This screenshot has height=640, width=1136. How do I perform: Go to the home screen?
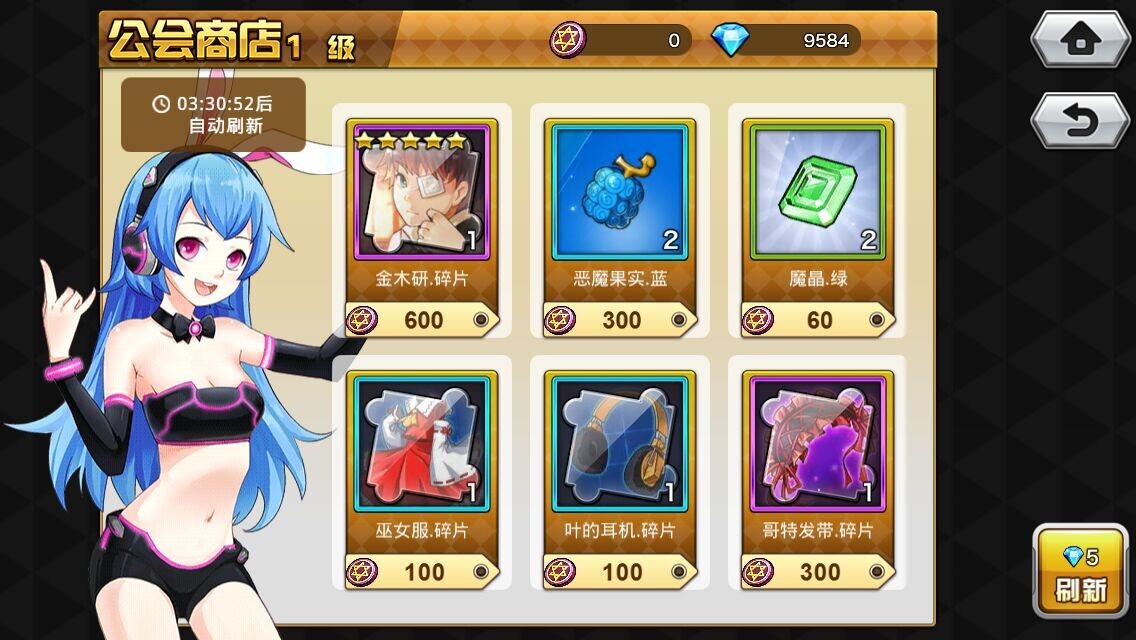pyautogui.click(x=1079, y=40)
